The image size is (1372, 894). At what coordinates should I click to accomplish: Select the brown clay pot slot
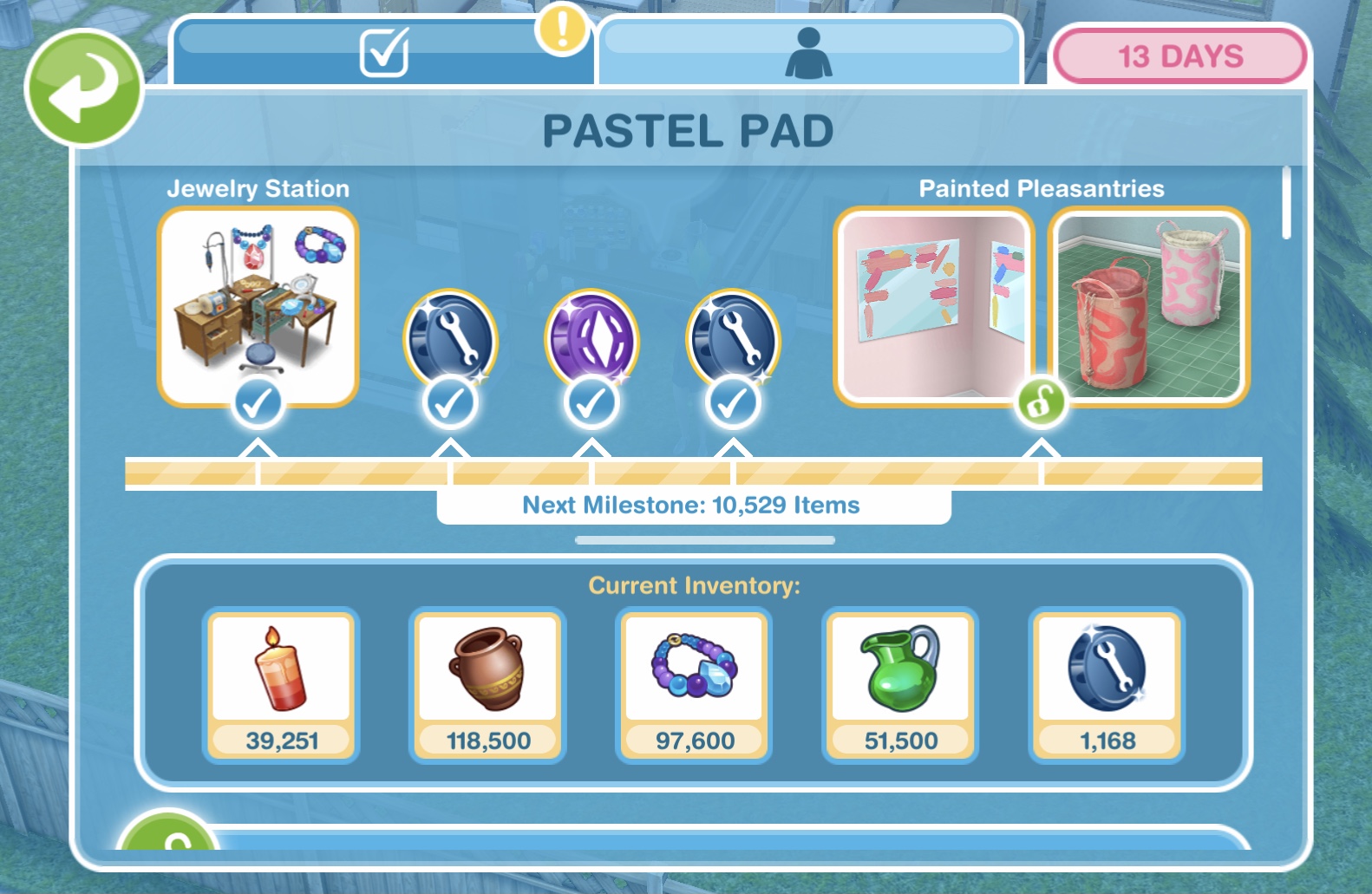[487, 684]
